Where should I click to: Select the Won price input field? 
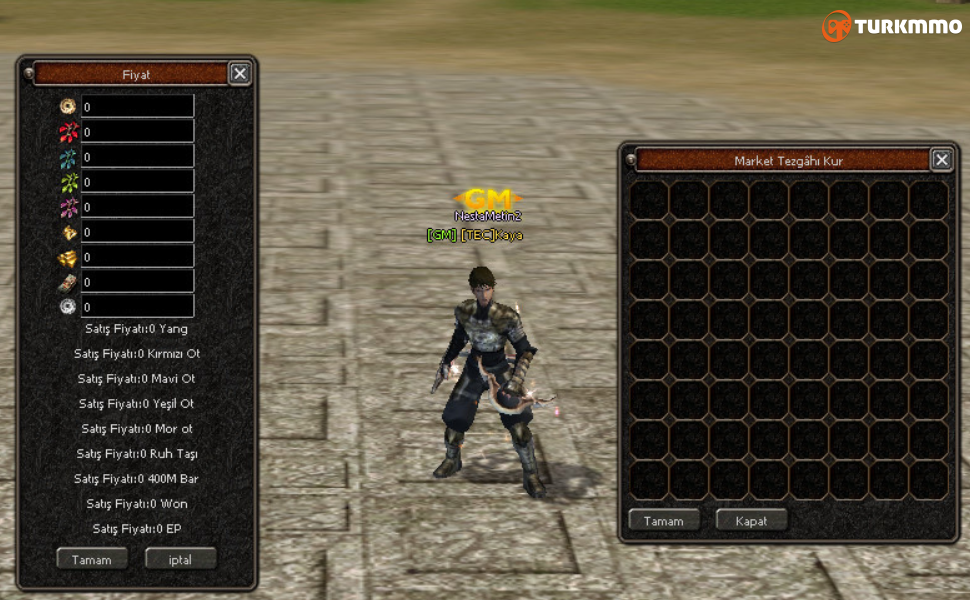137,281
